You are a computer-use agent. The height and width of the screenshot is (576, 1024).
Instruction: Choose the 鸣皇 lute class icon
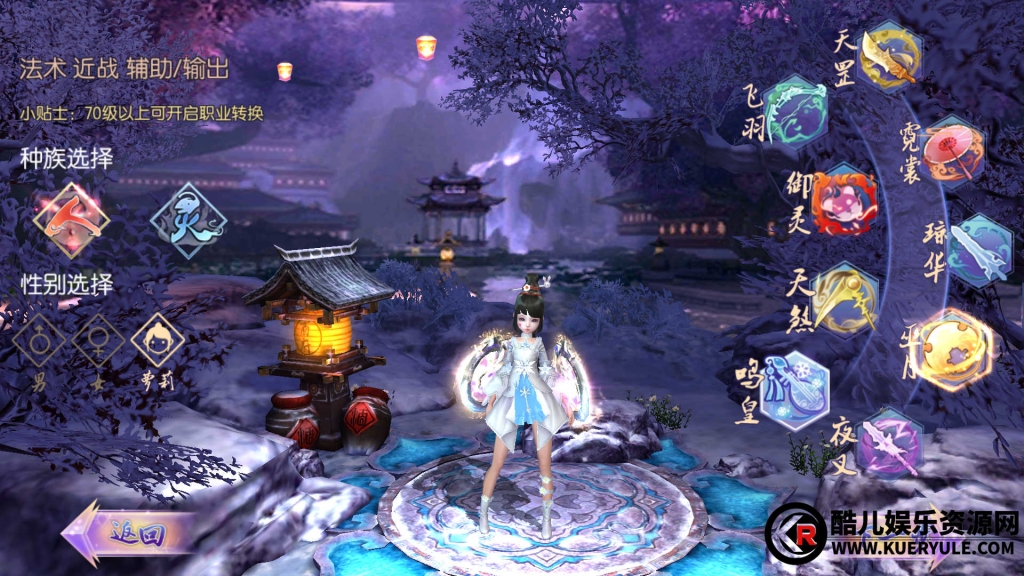coord(794,389)
